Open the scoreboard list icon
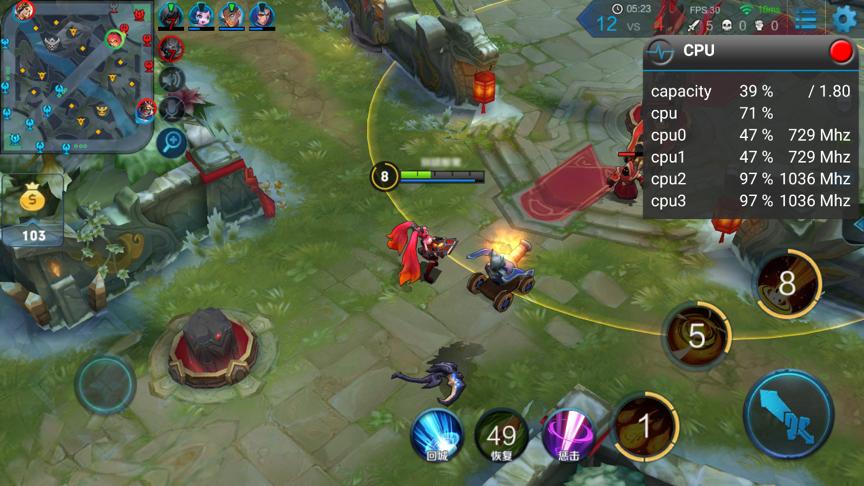Image resolution: width=864 pixels, height=486 pixels. pyautogui.click(x=806, y=18)
